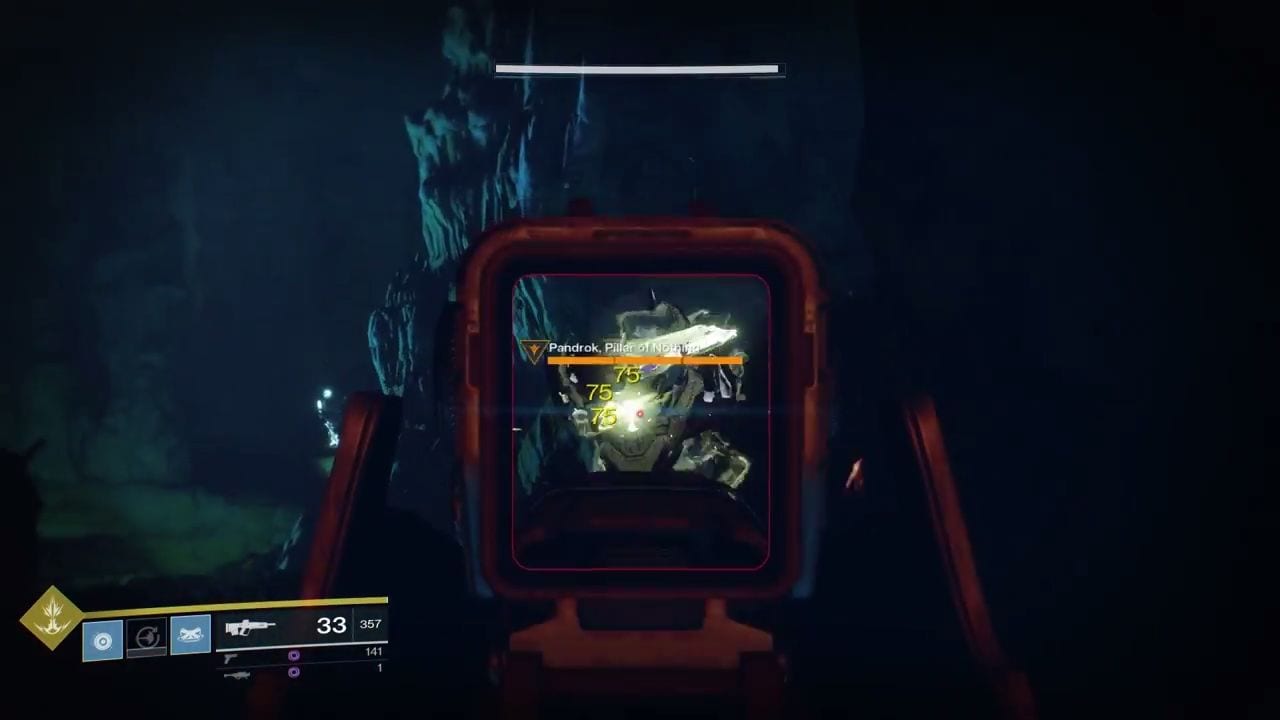
Task: Activate the golden diamond super ability
Action: point(50,618)
